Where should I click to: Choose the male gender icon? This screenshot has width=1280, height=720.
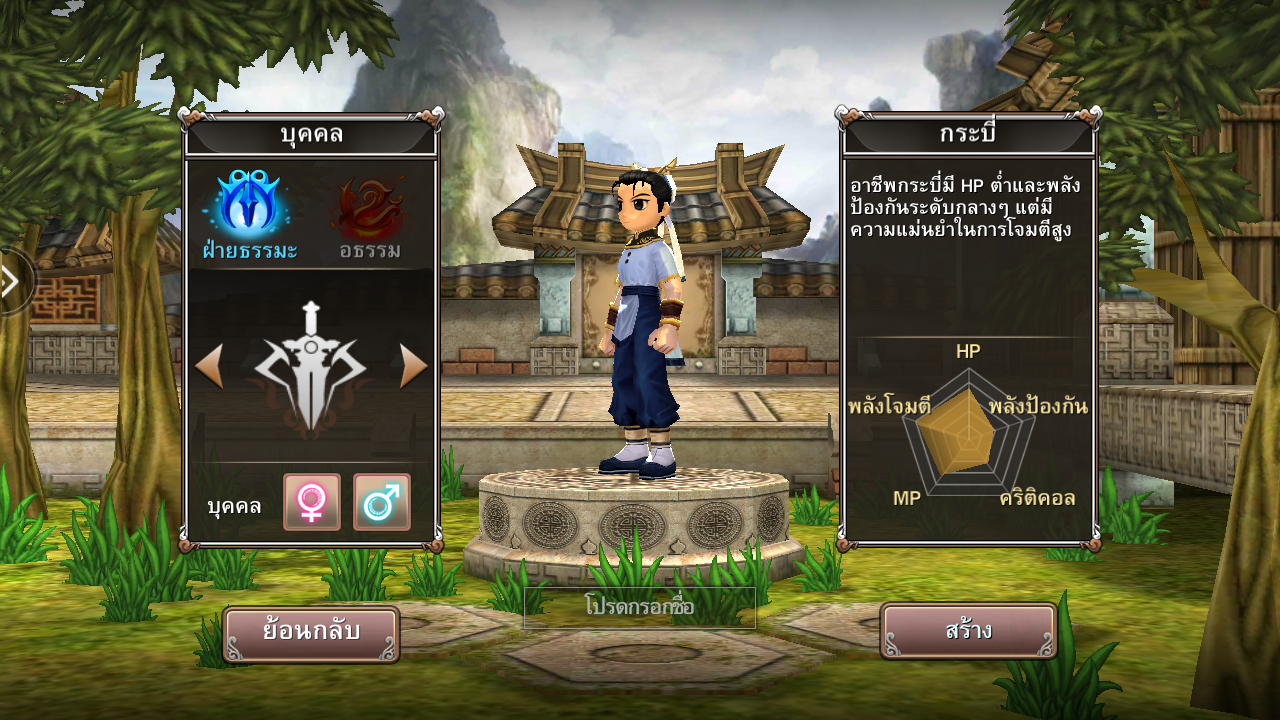(x=382, y=502)
